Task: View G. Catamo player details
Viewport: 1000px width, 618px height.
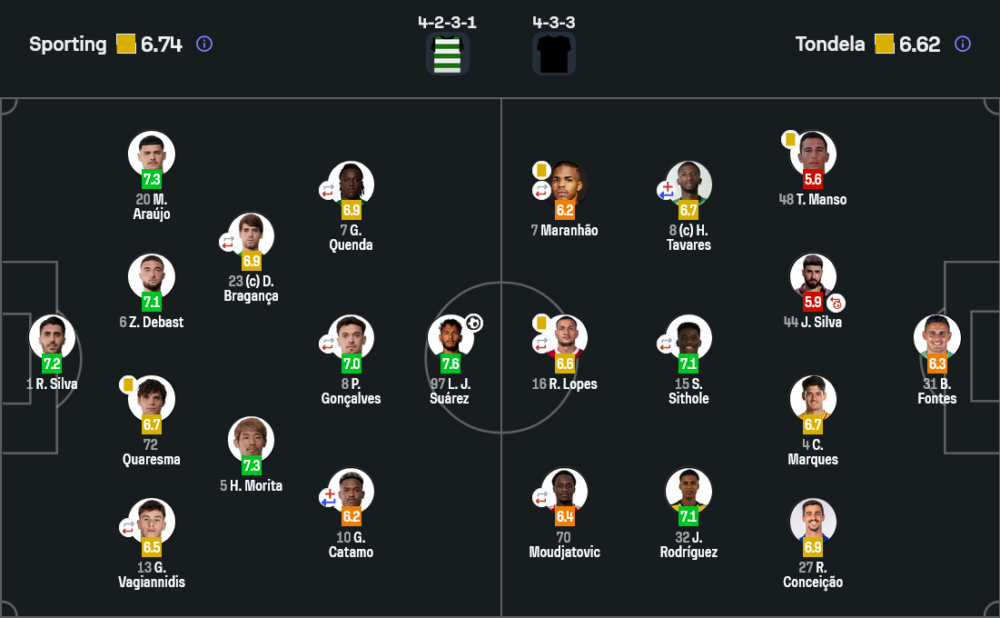Action: (351, 492)
